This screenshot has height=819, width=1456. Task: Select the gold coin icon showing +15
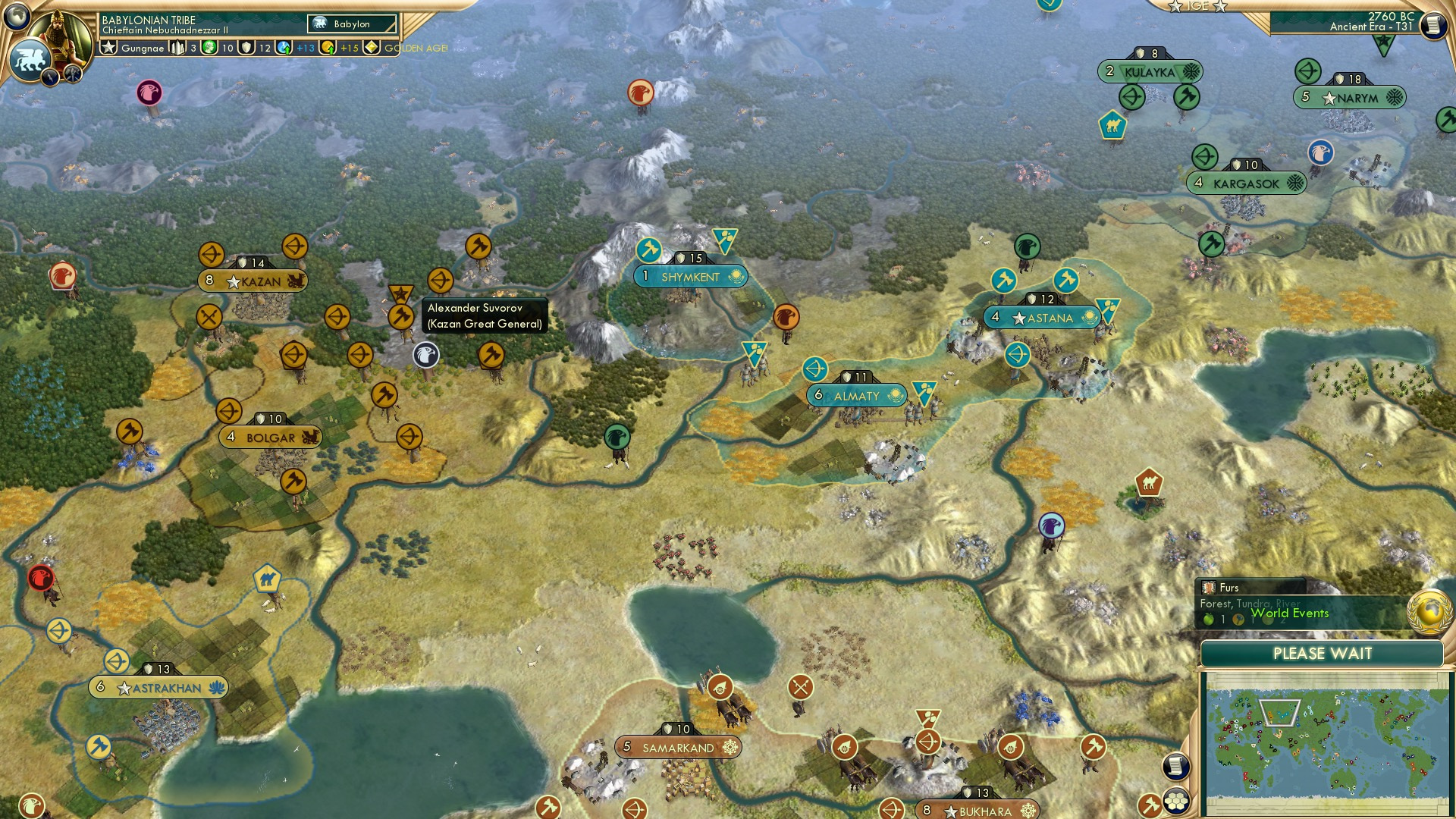click(x=328, y=47)
